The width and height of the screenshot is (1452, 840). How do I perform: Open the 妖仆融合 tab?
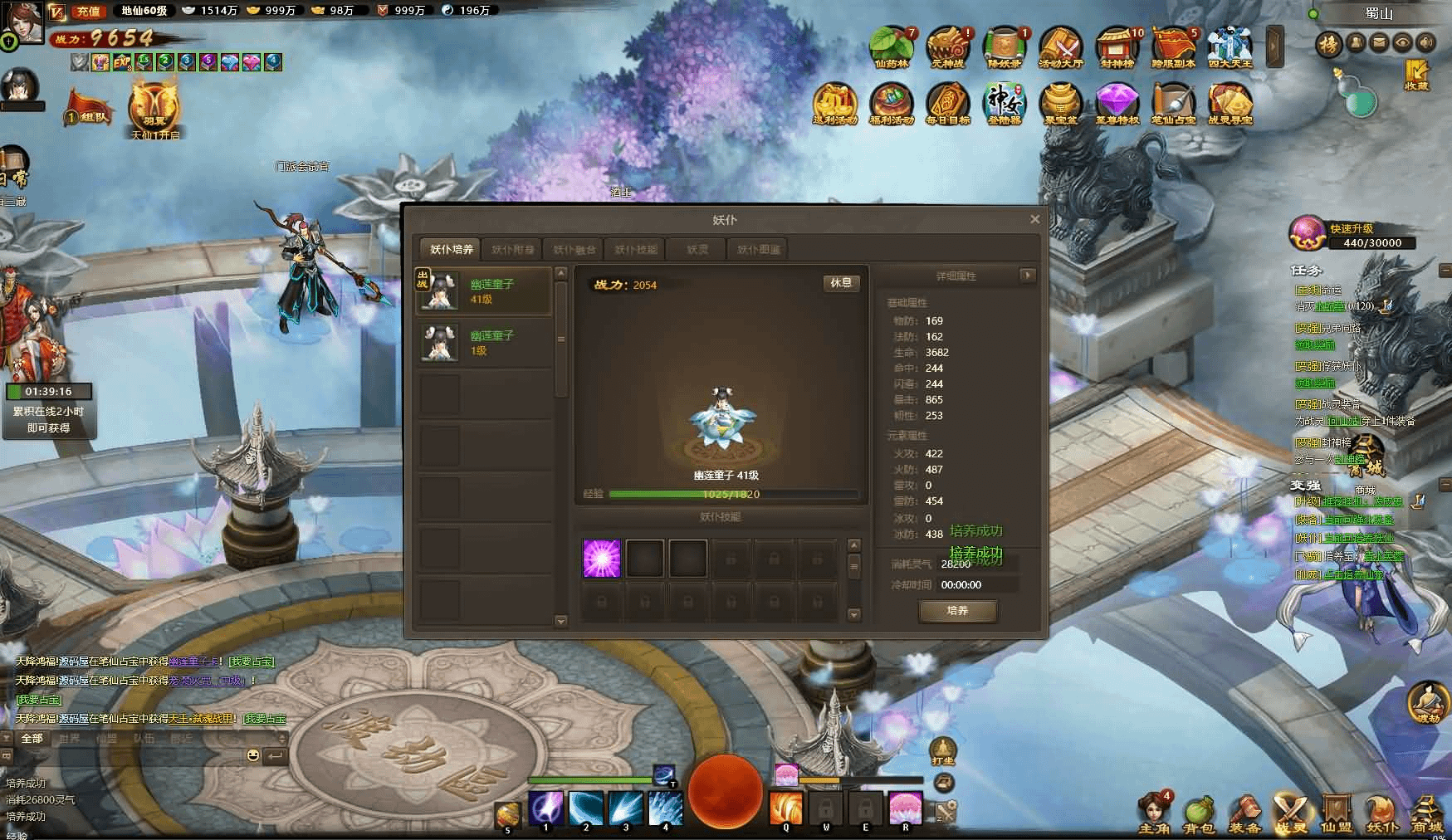click(574, 249)
